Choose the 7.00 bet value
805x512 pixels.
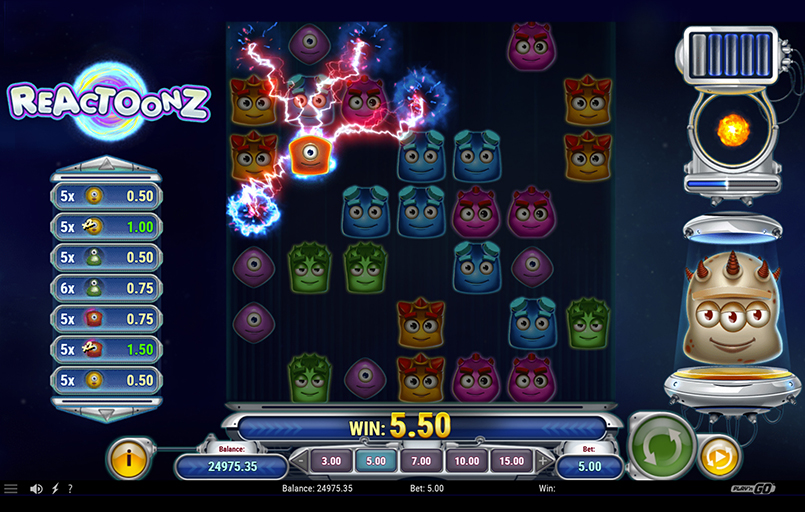[420, 461]
